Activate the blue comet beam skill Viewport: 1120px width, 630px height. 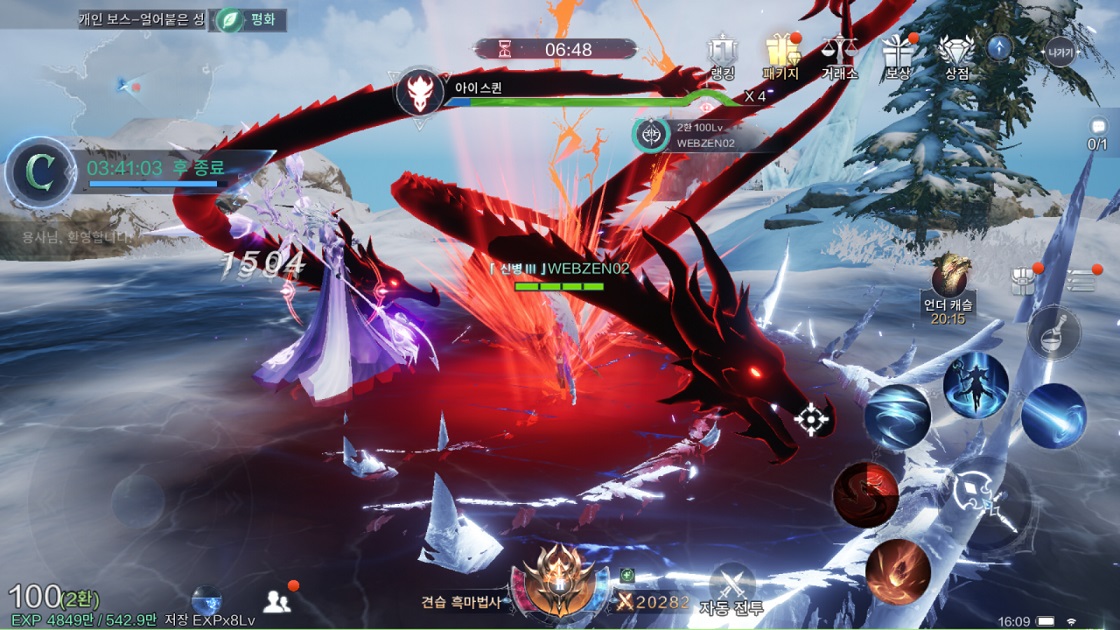coord(1053,416)
